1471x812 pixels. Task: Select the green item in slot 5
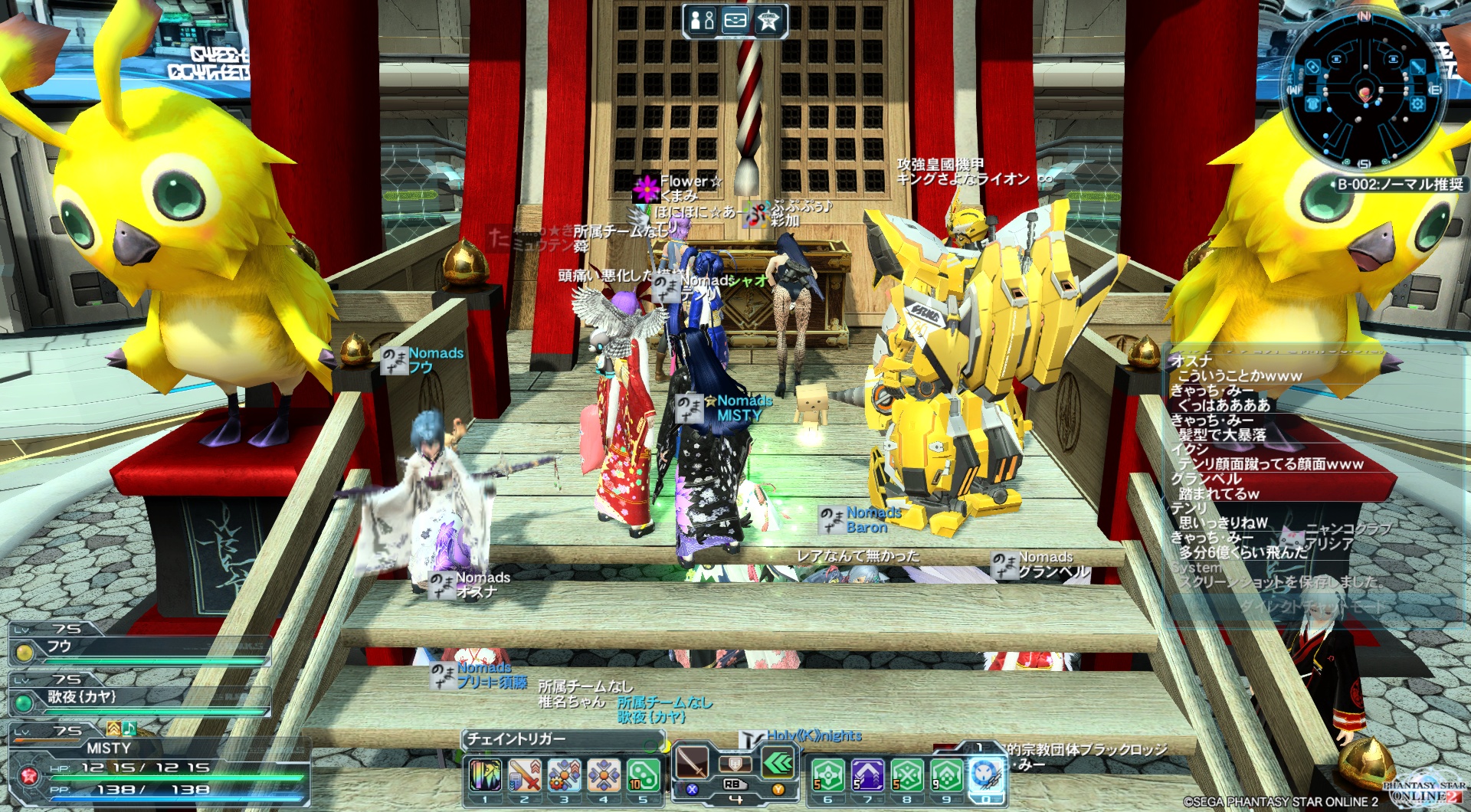pyautogui.click(x=643, y=775)
